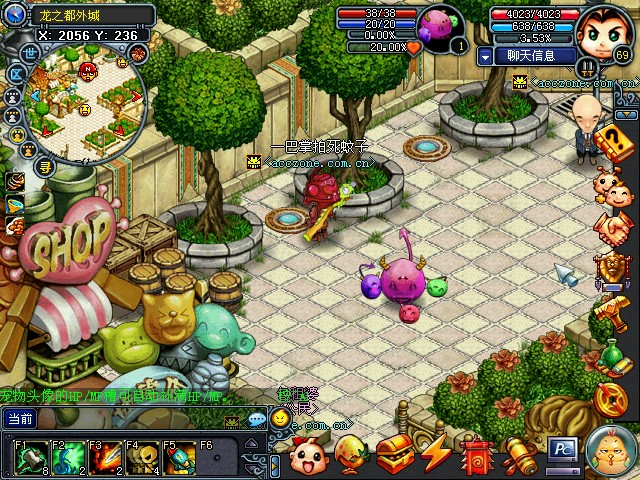Viewport: 640px width, 480px height.
Task: Click the handshake trade icon
Action: (x=613, y=229)
